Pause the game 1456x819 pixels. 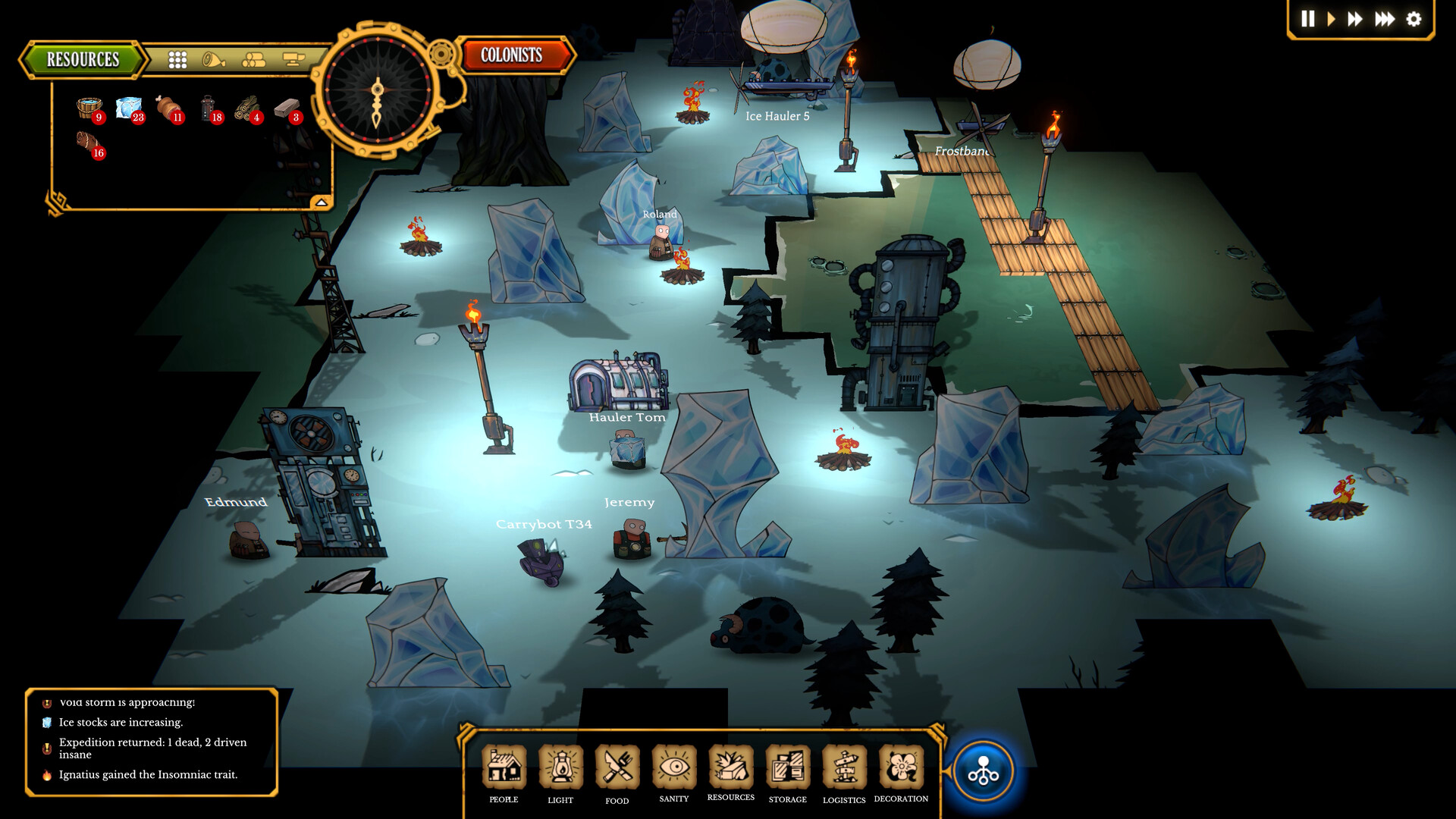click(1308, 19)
